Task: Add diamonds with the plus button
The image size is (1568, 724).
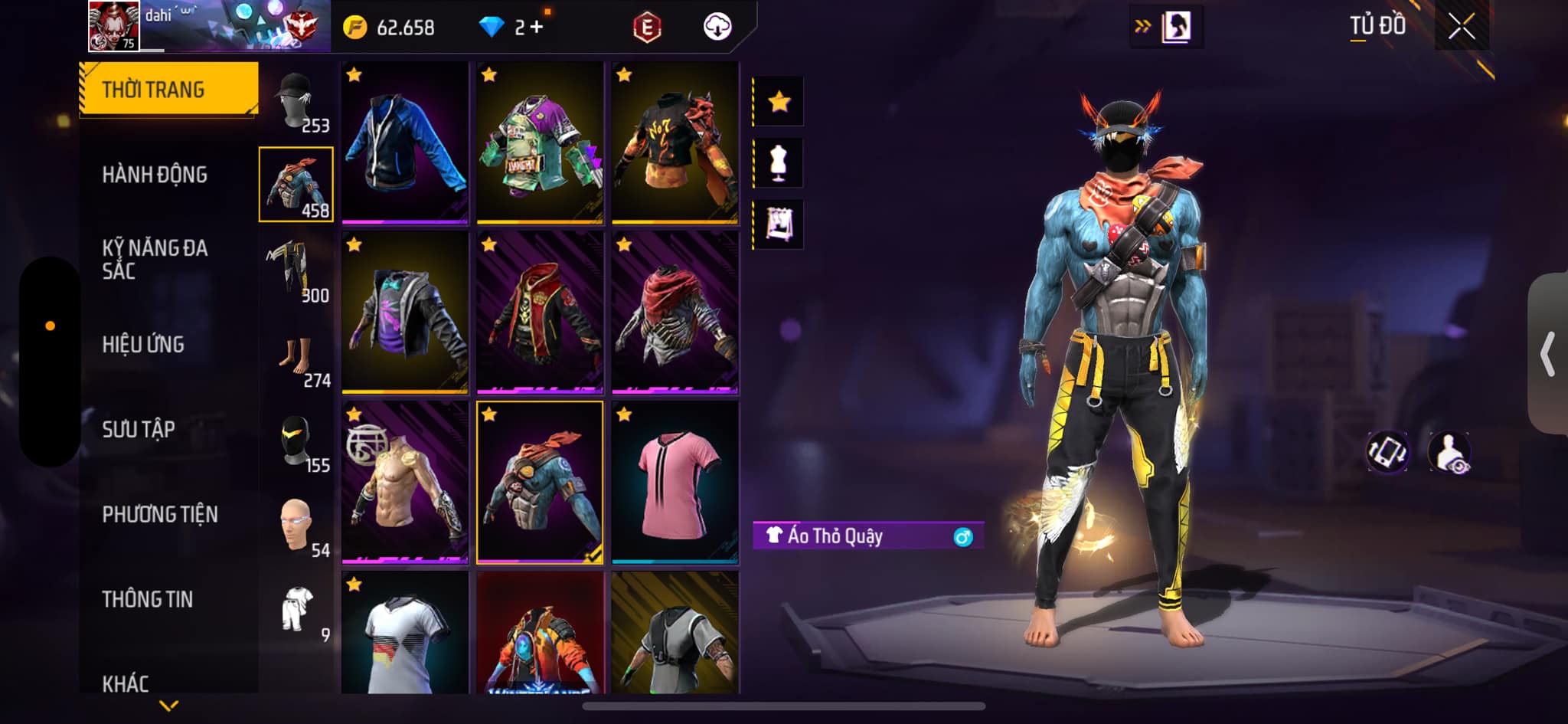Action: coord(537,28)
